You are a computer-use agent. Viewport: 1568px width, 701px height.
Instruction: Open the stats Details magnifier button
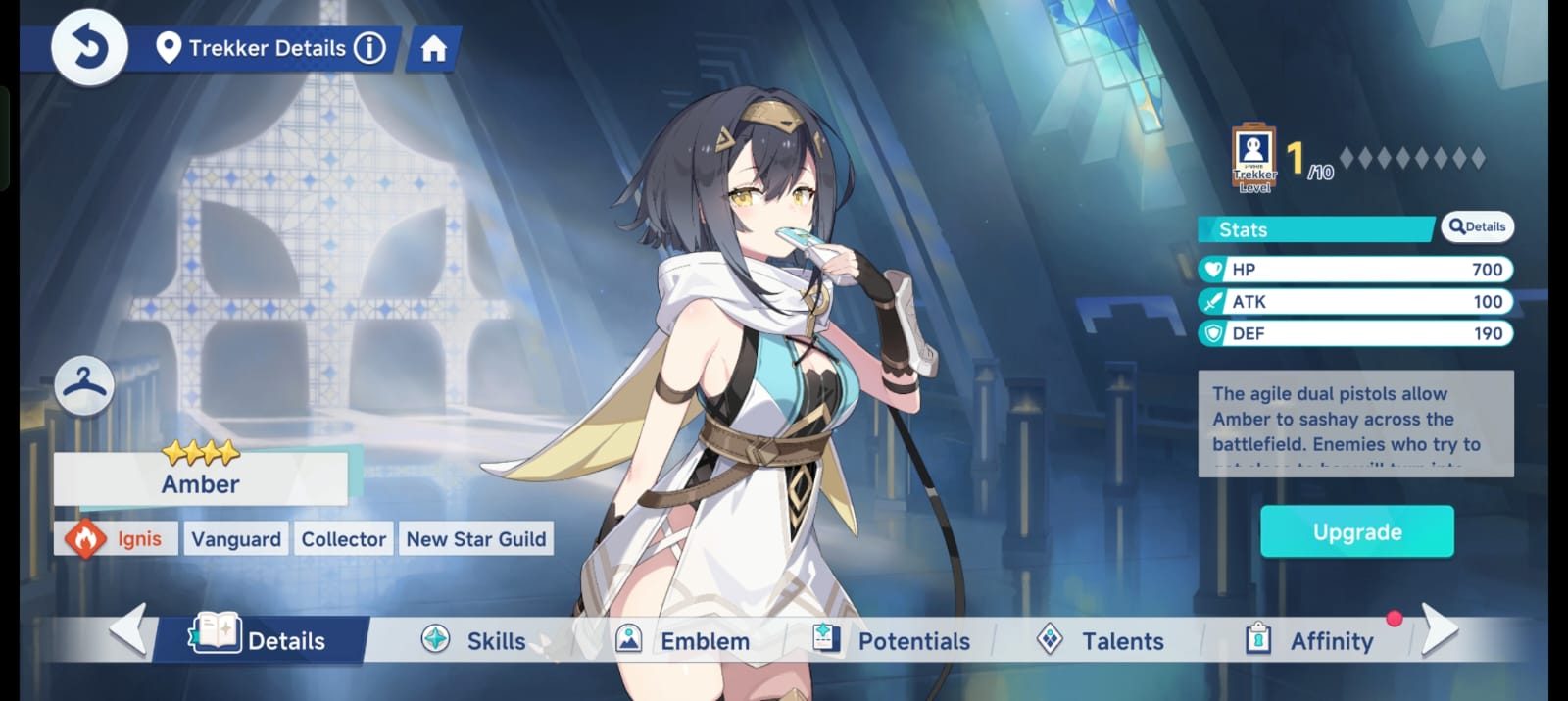click(1477, 227)
